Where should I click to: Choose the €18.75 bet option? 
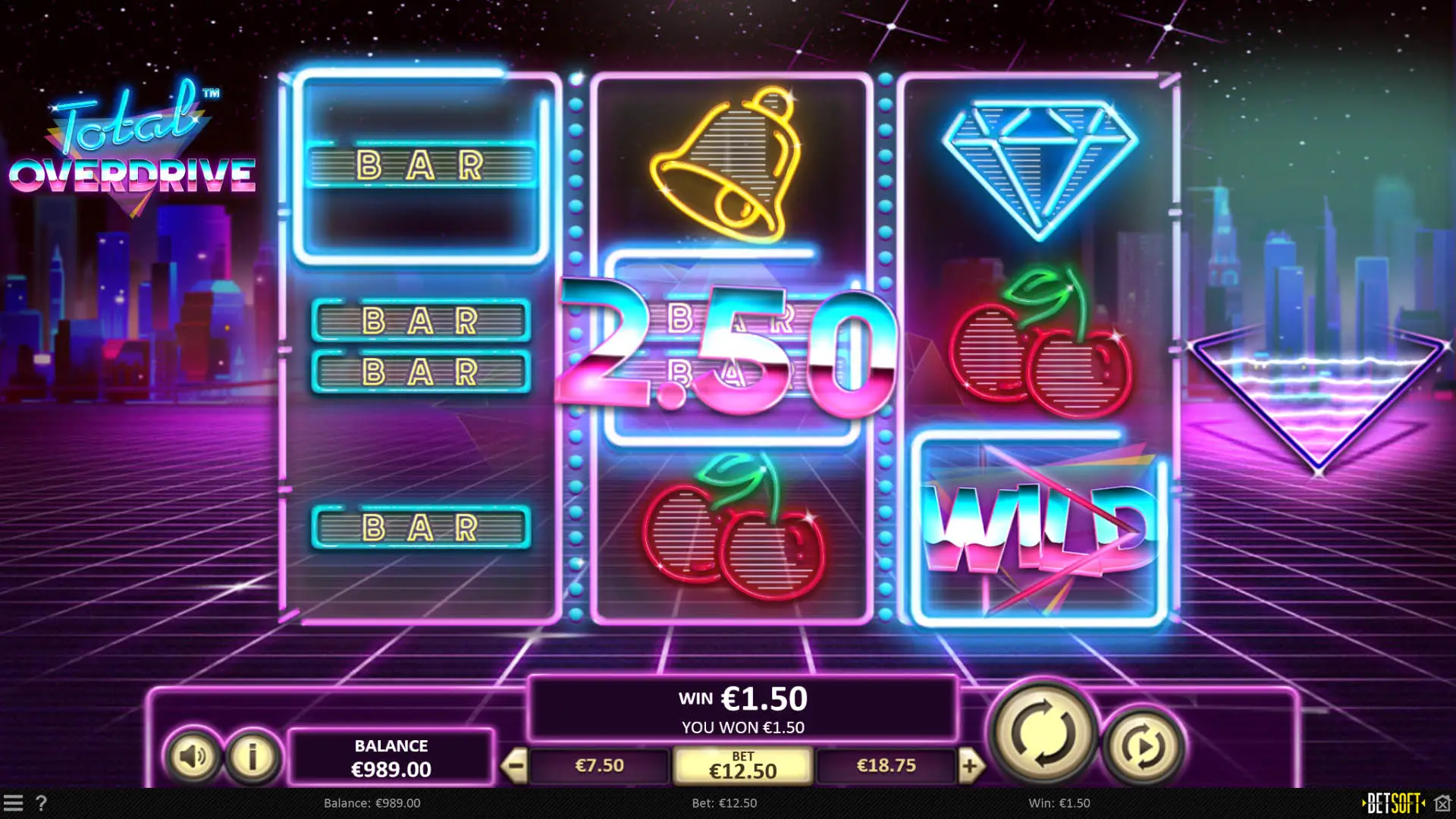pos(886,766)
